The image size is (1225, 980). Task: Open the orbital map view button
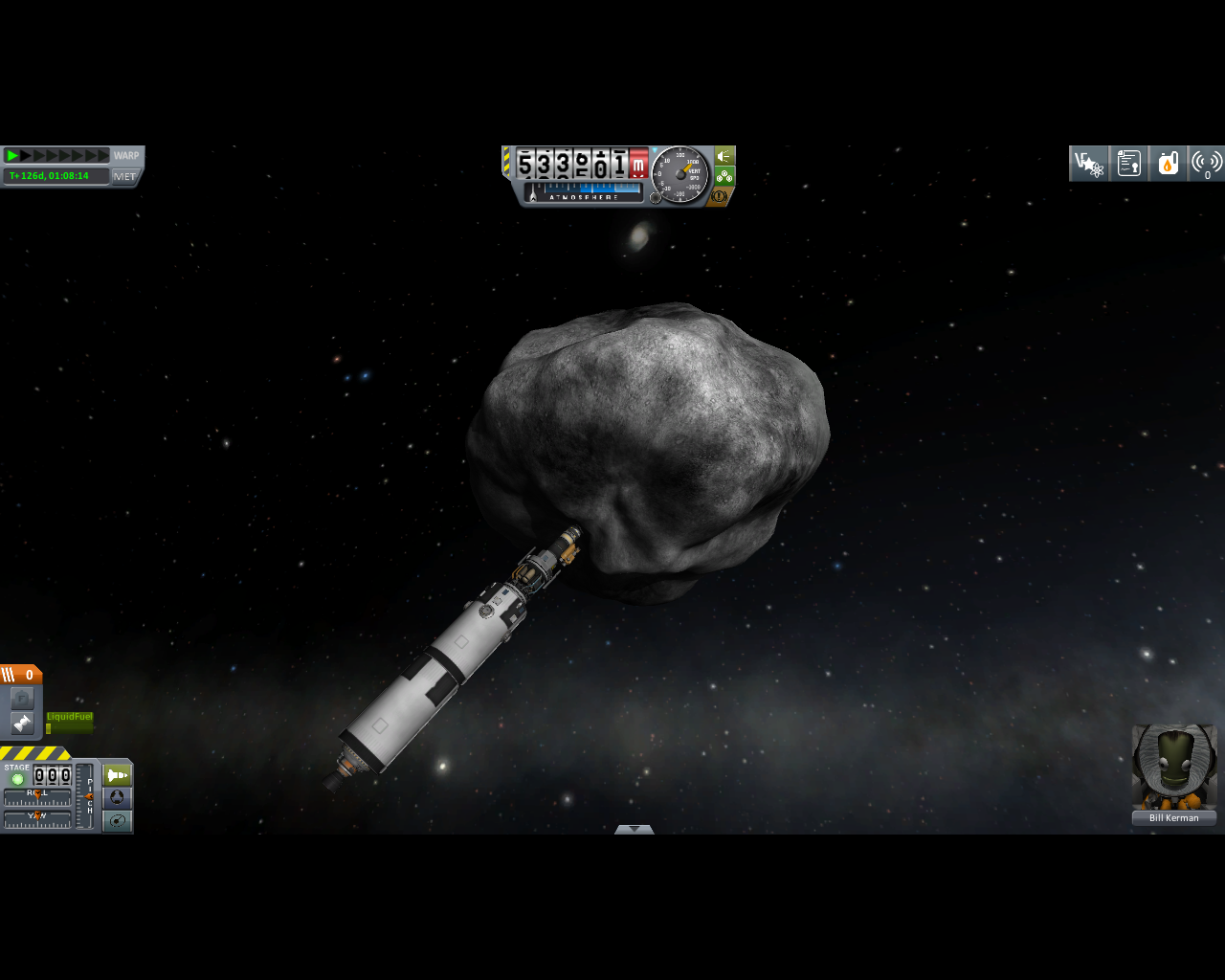pos(117,821)
